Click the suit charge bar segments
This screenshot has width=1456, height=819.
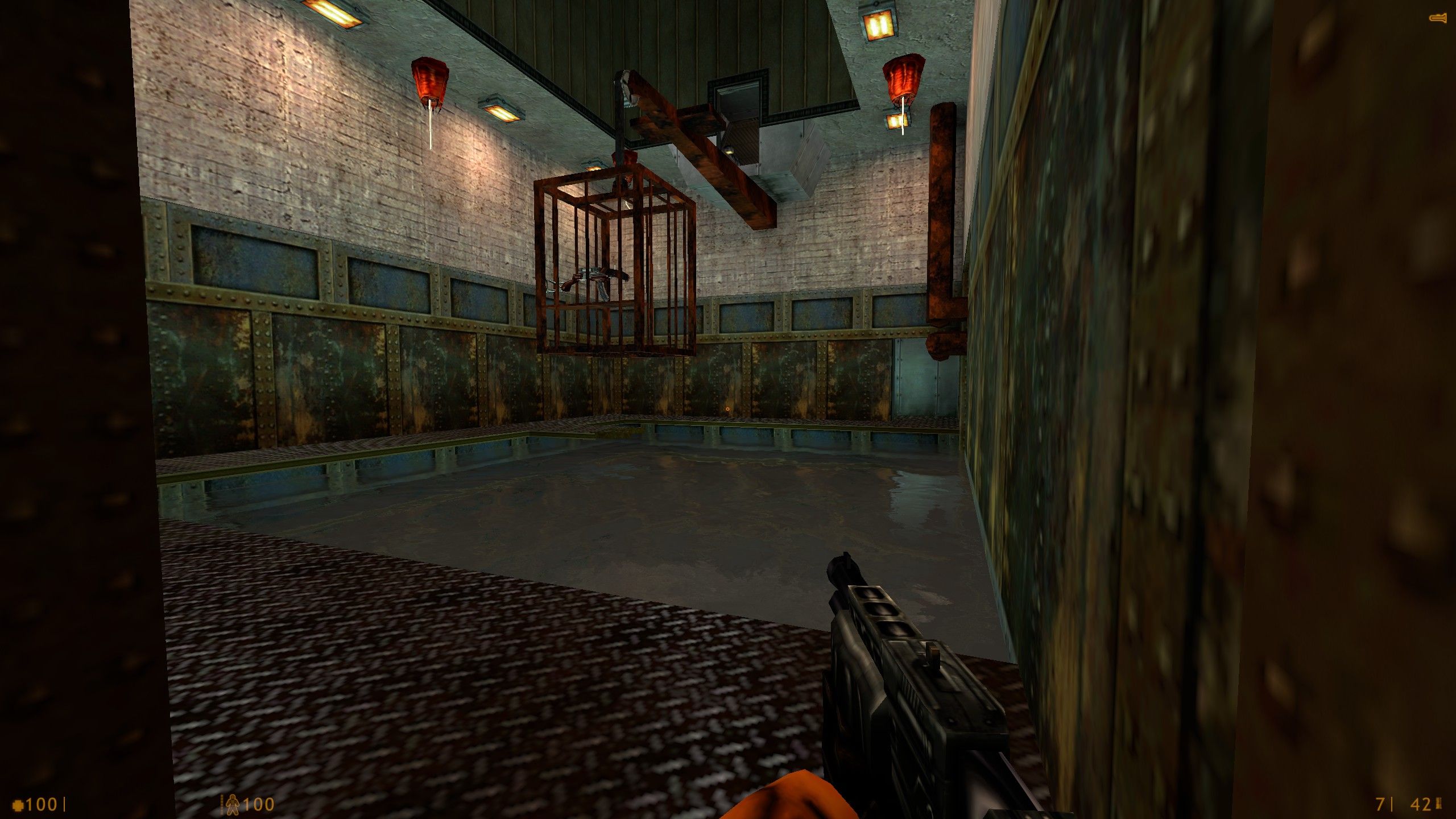point(221,803)
